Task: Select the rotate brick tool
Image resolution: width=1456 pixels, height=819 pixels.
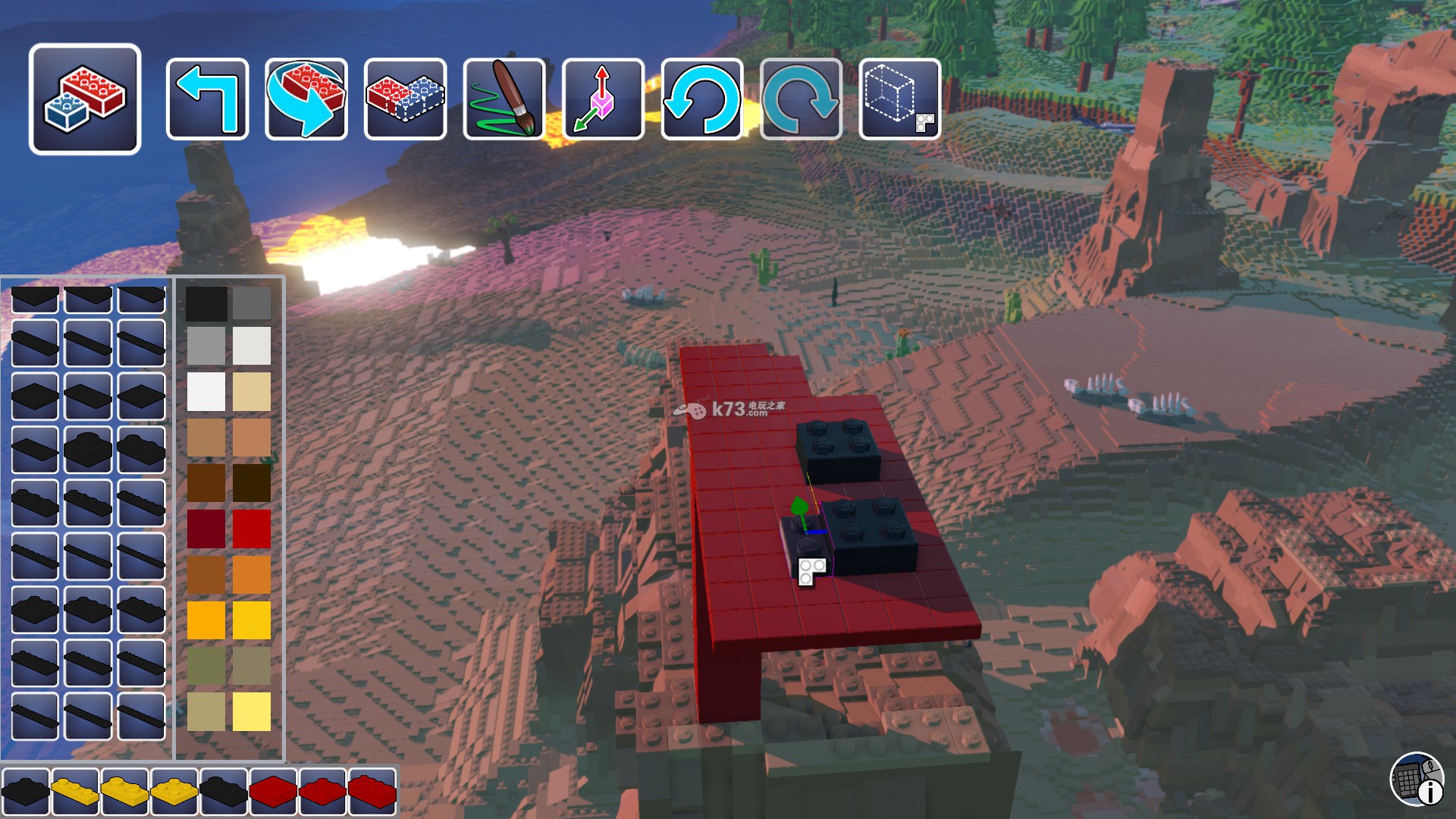Action: (306, 99)
